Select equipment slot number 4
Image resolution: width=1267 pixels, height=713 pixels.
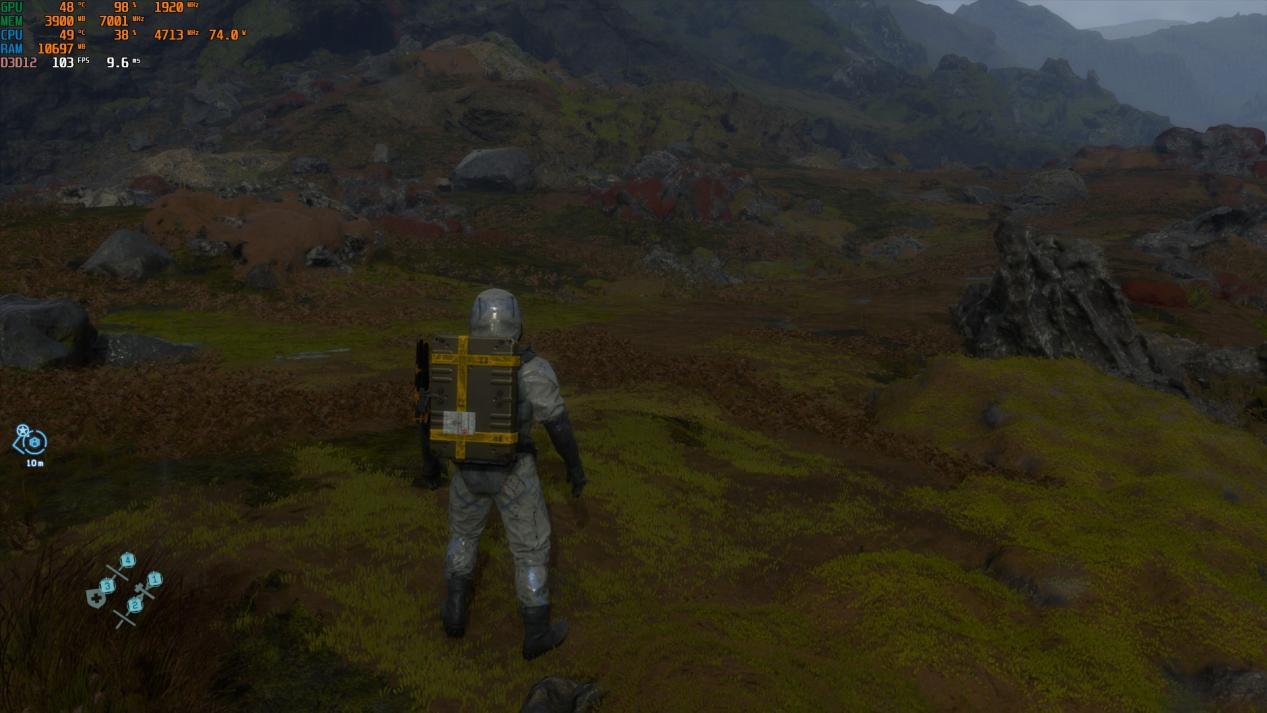(x=126, y=562)
